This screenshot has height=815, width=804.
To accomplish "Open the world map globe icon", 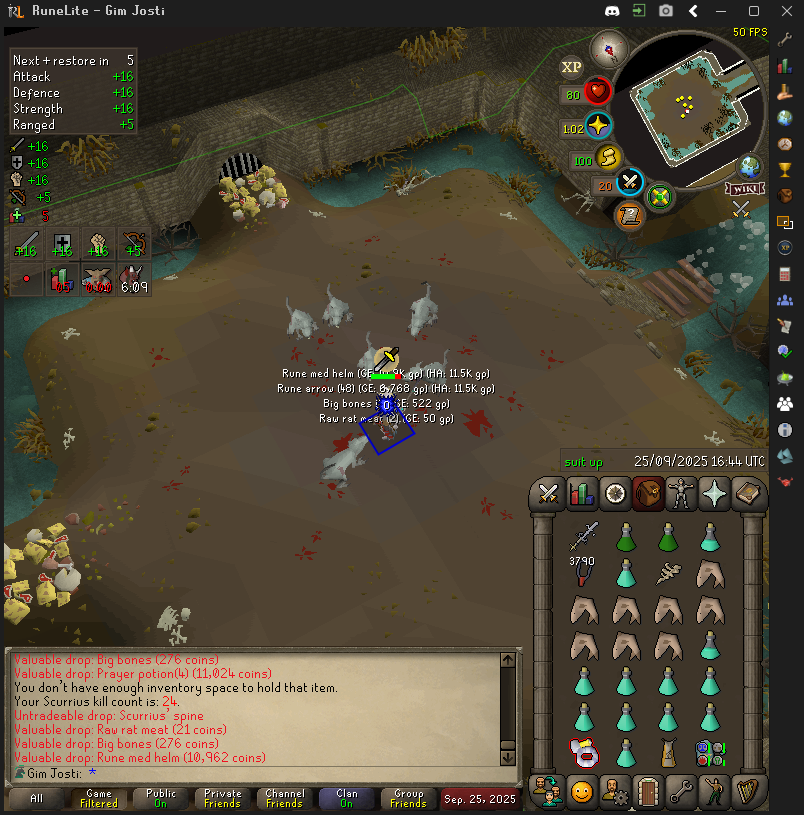I will click(x=746, y=167).
